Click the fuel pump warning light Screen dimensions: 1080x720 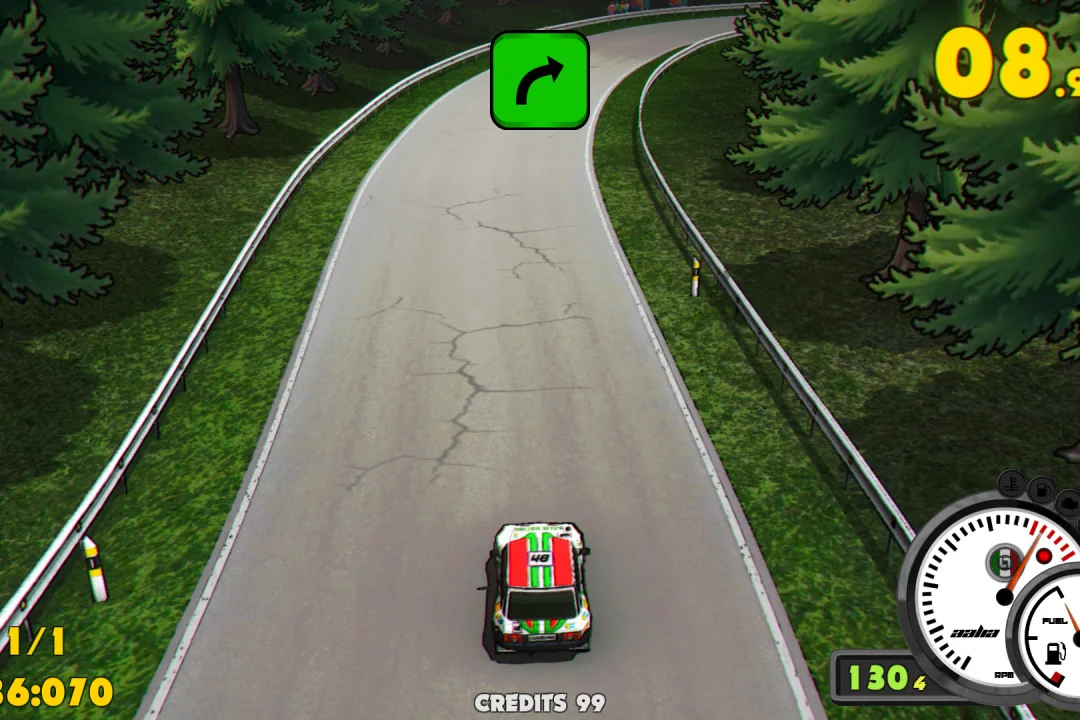[1041, 491]
